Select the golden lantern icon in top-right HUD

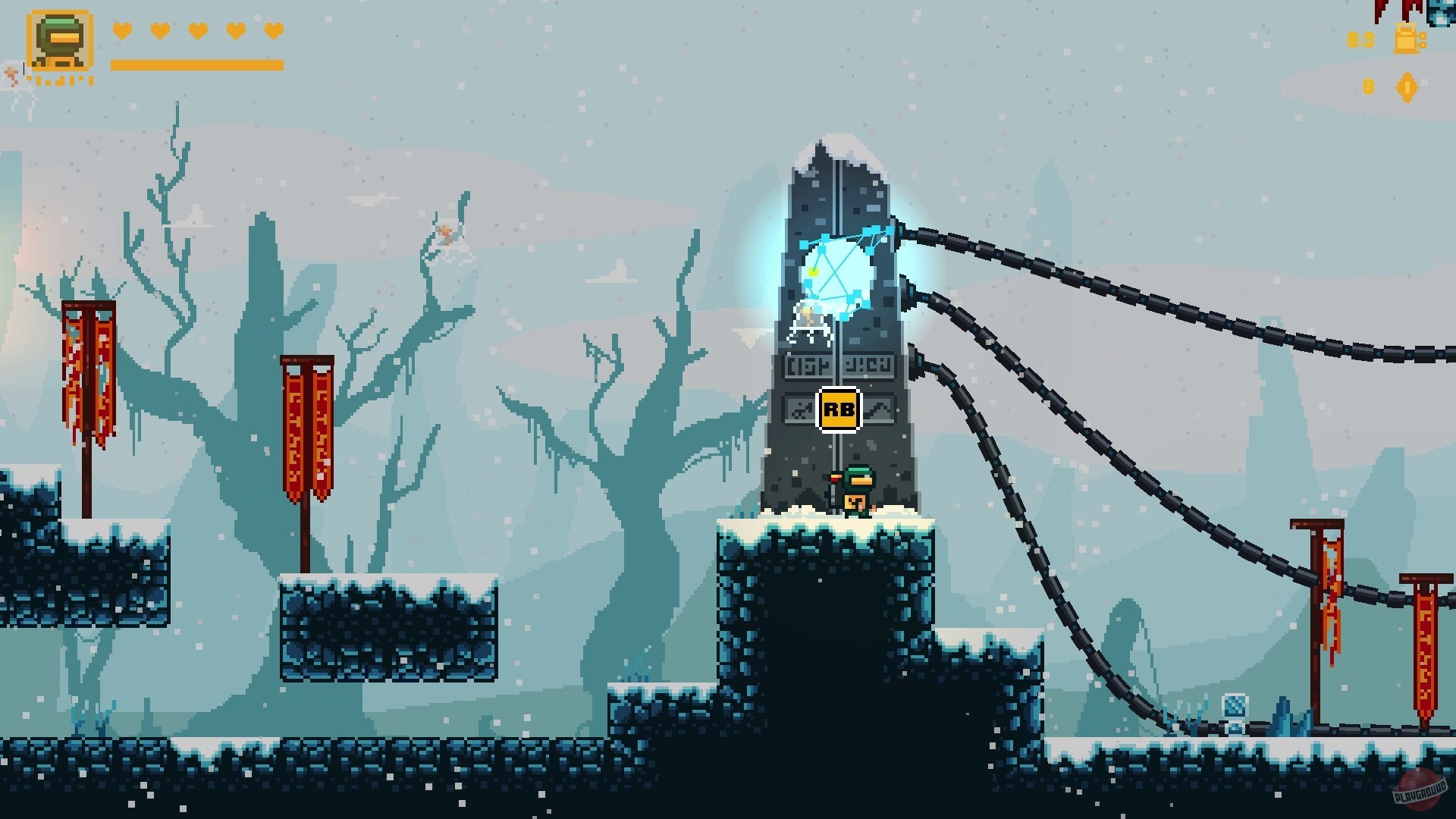(x=1407, y=40)
